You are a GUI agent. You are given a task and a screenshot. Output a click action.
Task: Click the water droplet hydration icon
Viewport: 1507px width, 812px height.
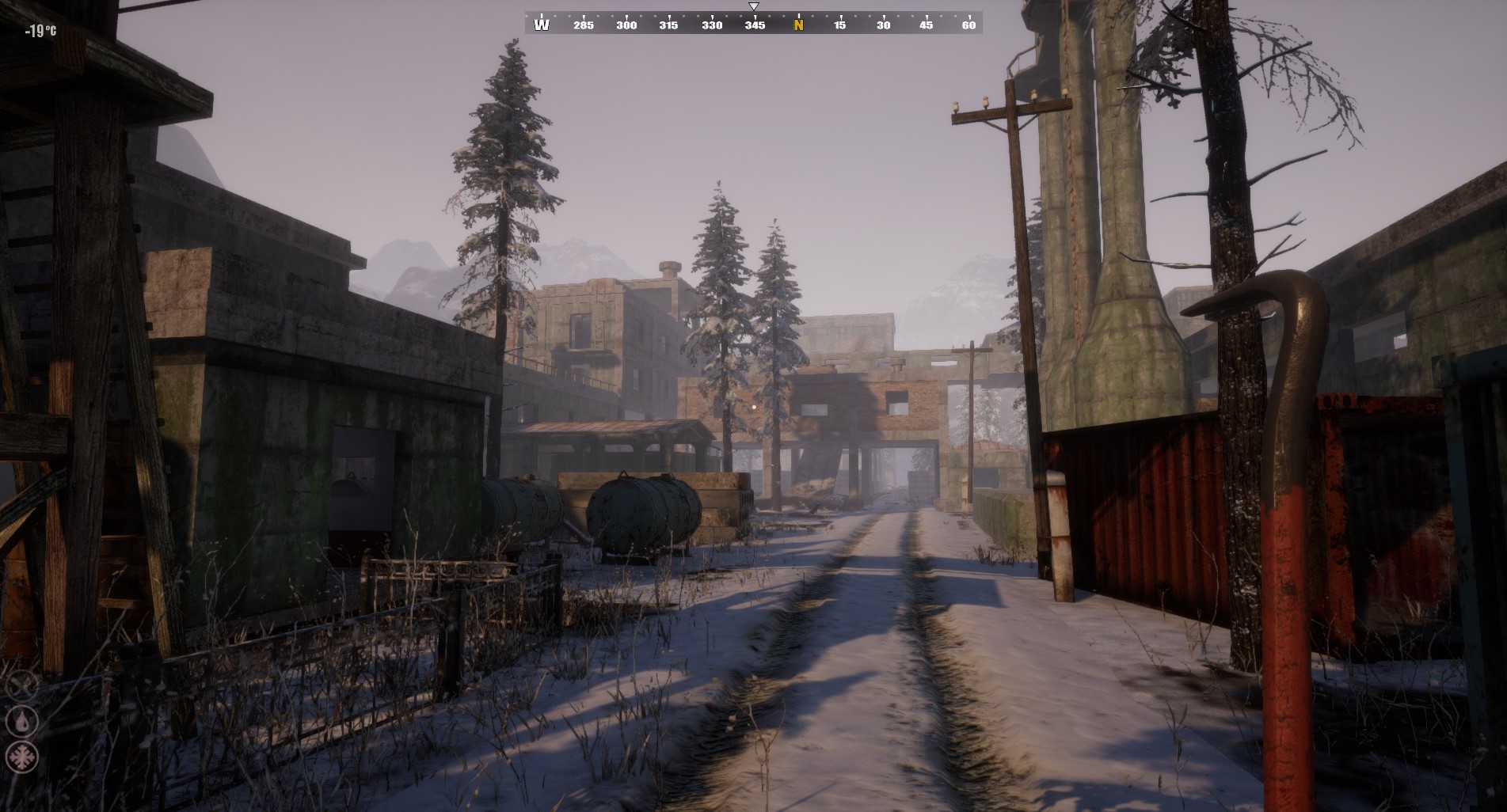tap(21, 720)
